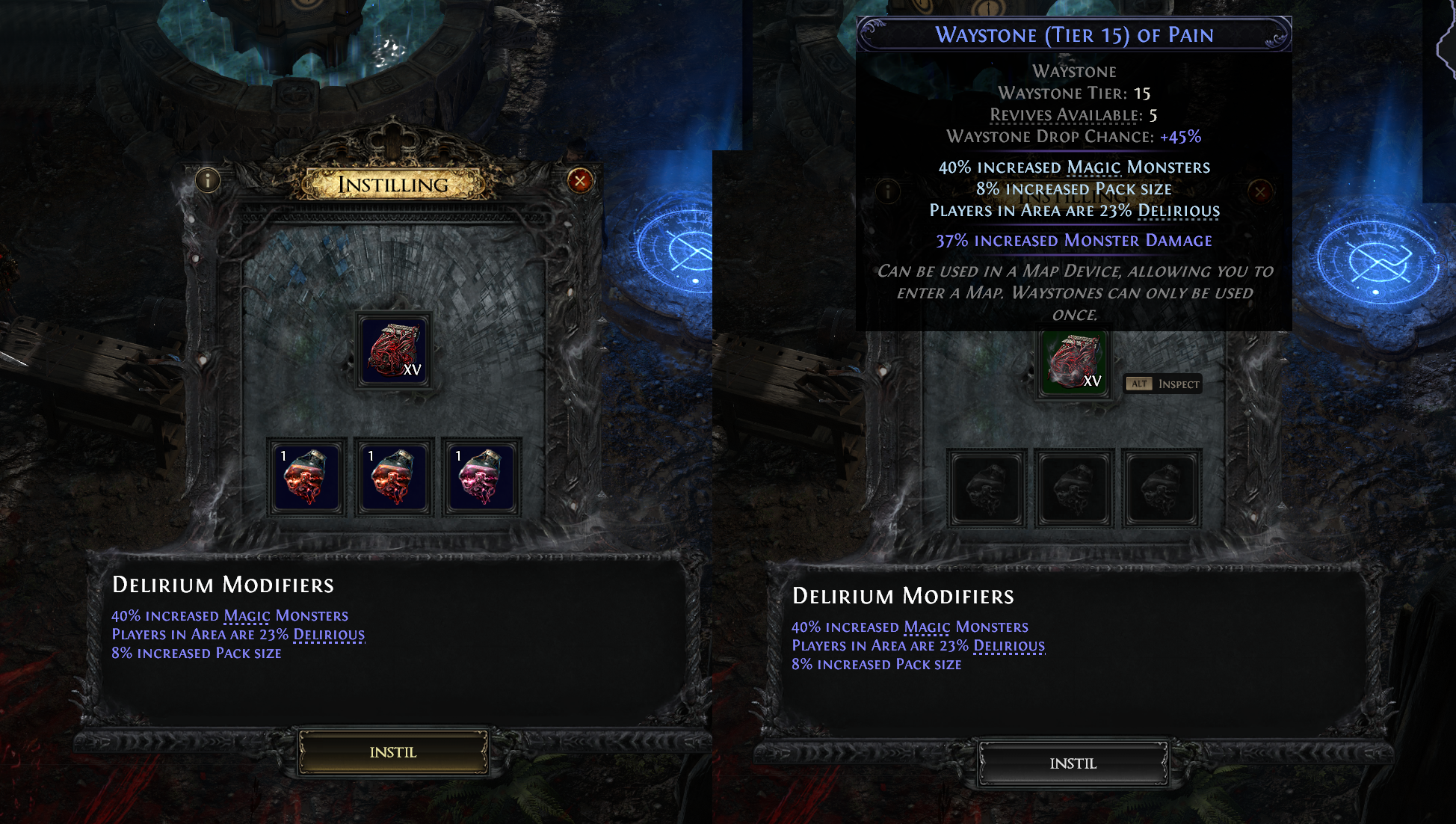Image resolution: width=1456 pixels, height=824 pixels.
Task: Click the gold-framed Instil button
Action: (x=393, y=752)
